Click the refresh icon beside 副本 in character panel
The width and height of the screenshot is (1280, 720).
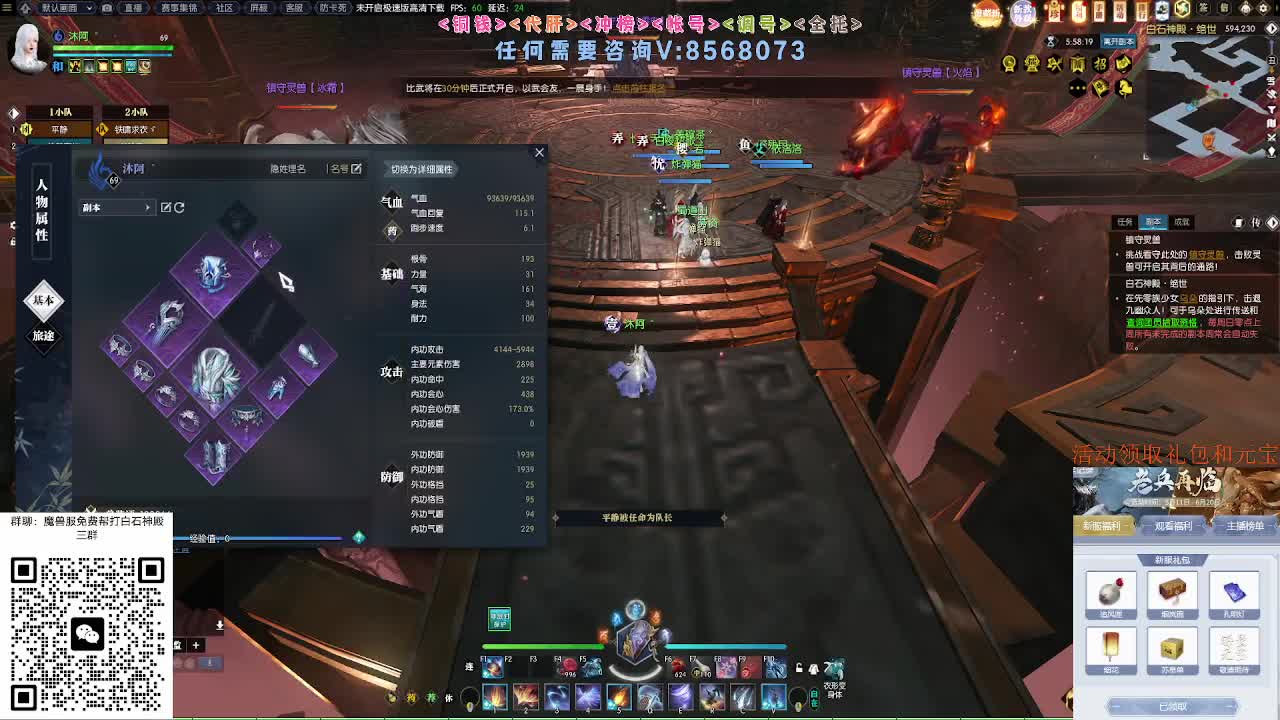click(177, 207)
